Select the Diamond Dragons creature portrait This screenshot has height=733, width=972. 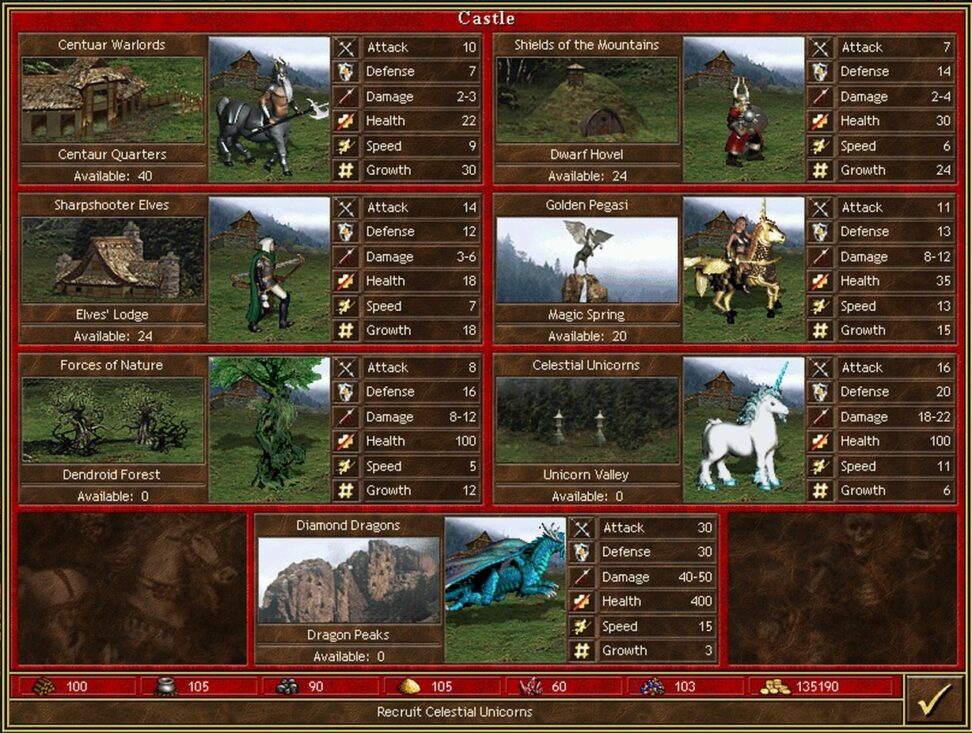tap(505, 589)
